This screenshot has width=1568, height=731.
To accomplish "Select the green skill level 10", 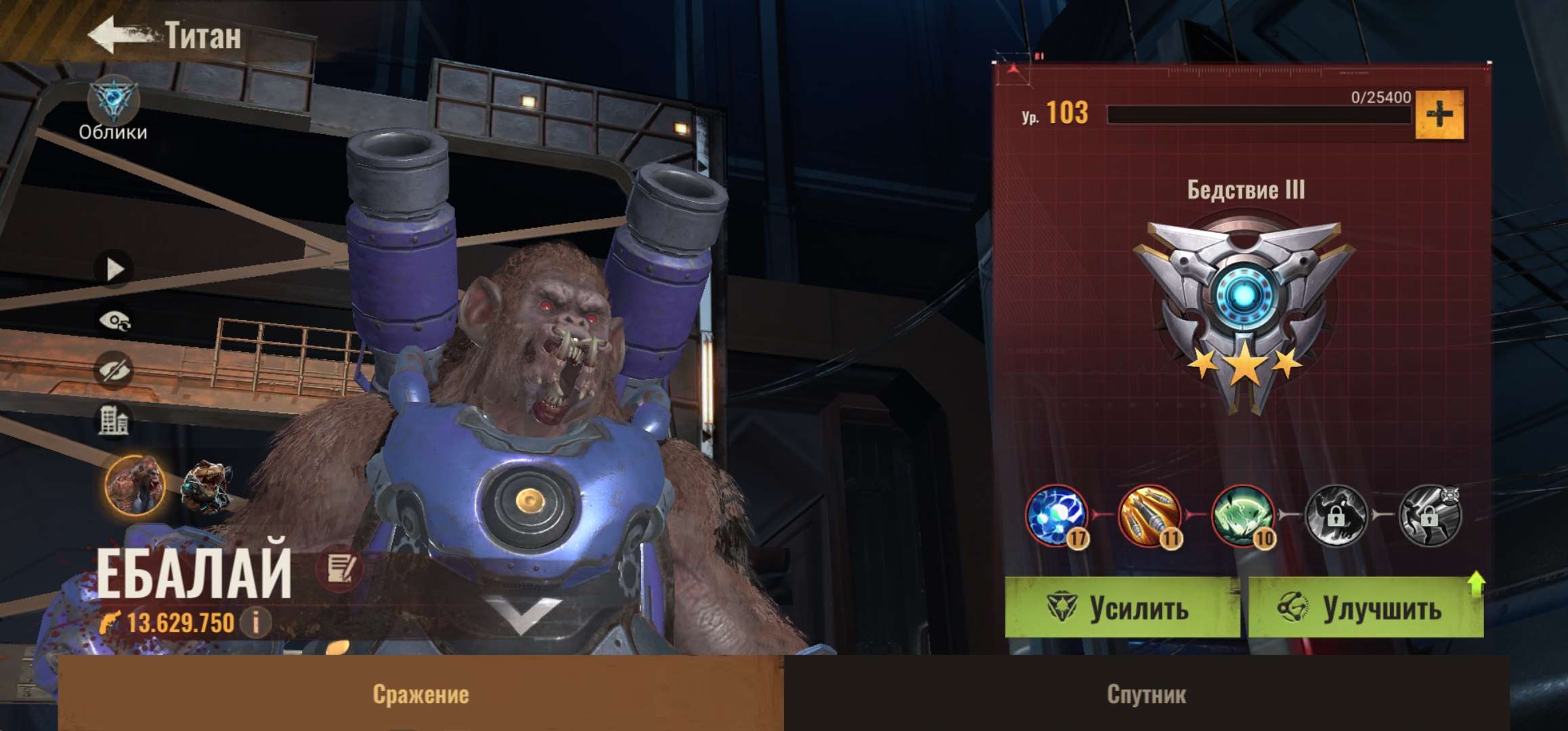I will (x=1242, y=516).
